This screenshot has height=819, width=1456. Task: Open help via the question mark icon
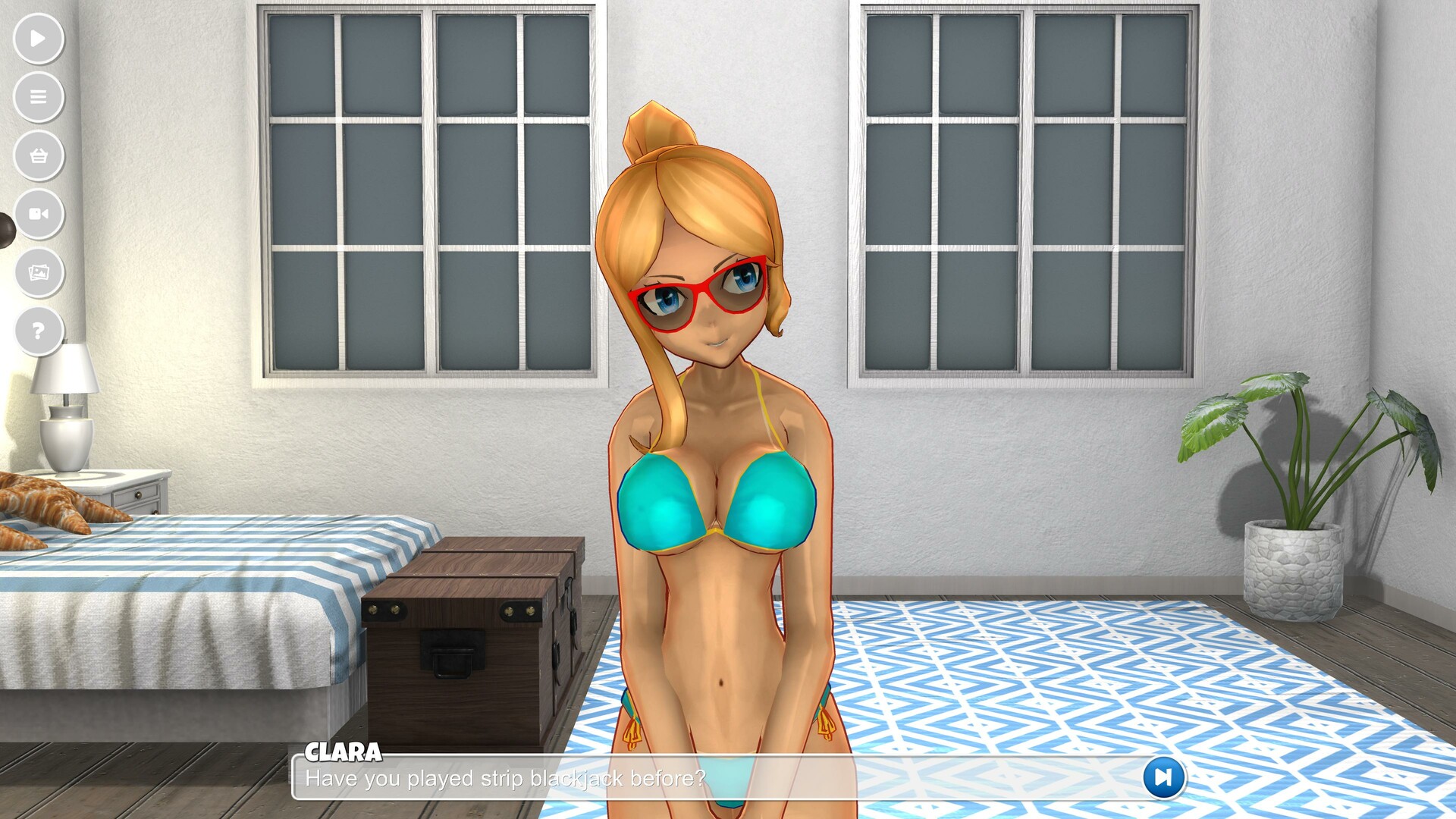(39, 329)
